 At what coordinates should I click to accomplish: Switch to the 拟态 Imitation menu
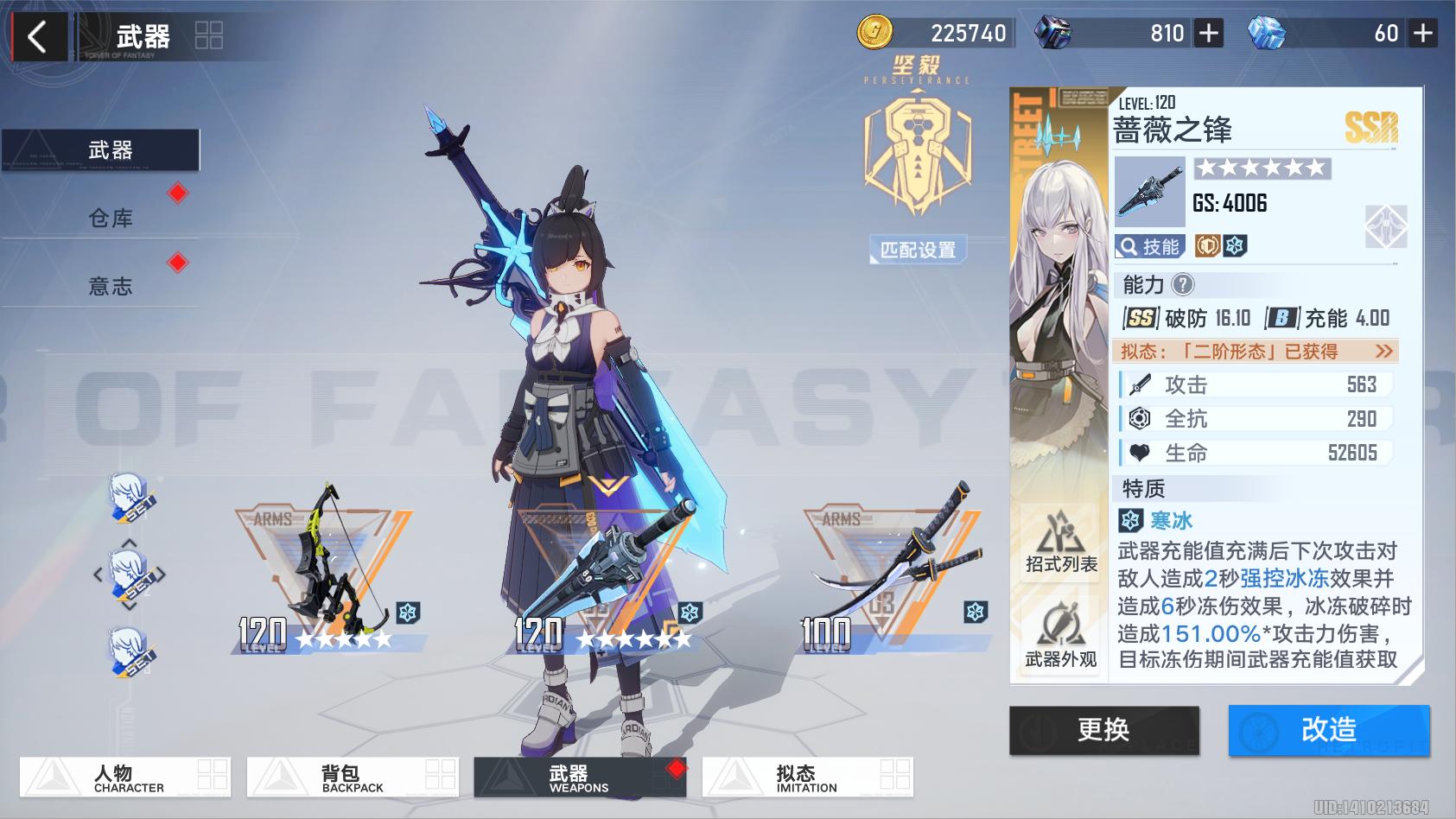807,778
